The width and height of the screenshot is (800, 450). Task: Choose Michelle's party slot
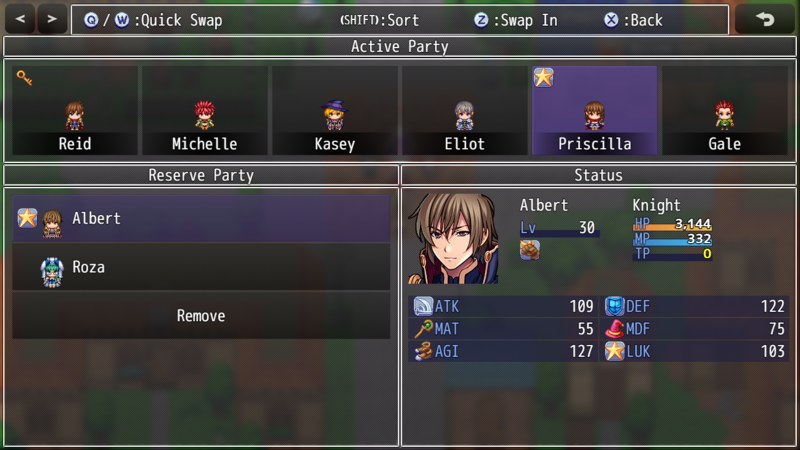[x=204, y=111]
